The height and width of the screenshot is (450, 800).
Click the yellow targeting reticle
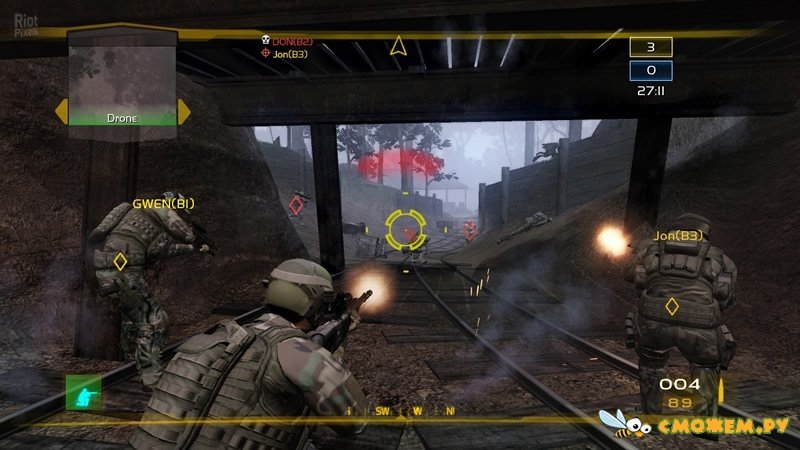405,229
